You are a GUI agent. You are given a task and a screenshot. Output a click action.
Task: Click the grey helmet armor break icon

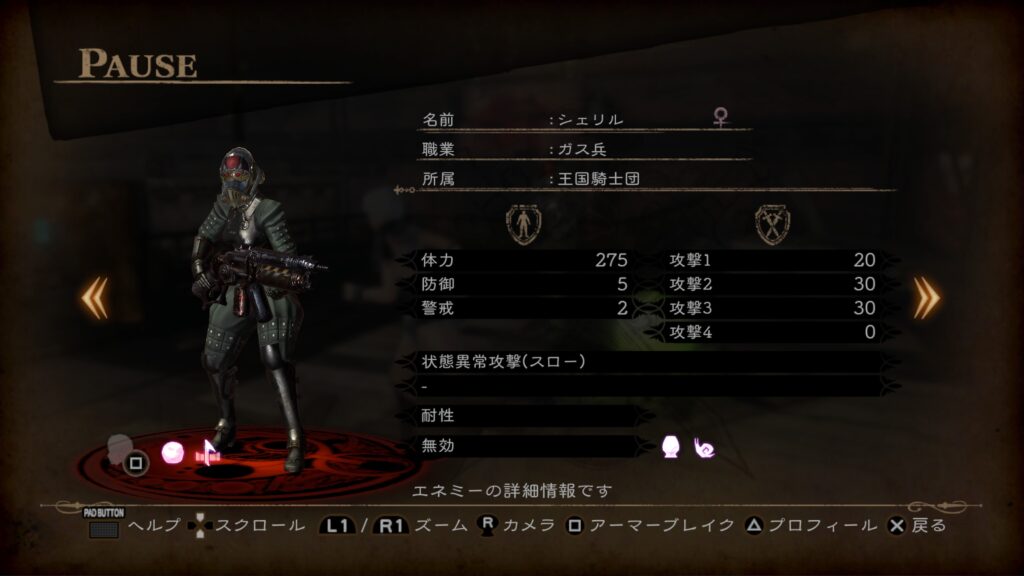click(121, 447)
